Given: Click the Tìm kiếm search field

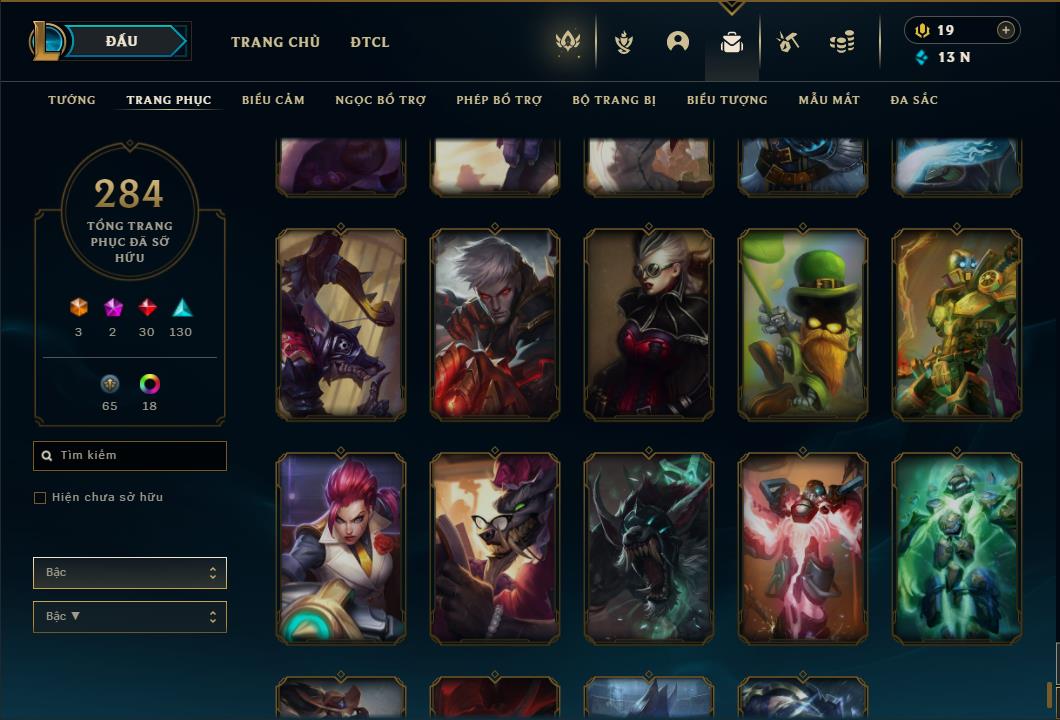Looking at the screenshot, I should (130, 456).
